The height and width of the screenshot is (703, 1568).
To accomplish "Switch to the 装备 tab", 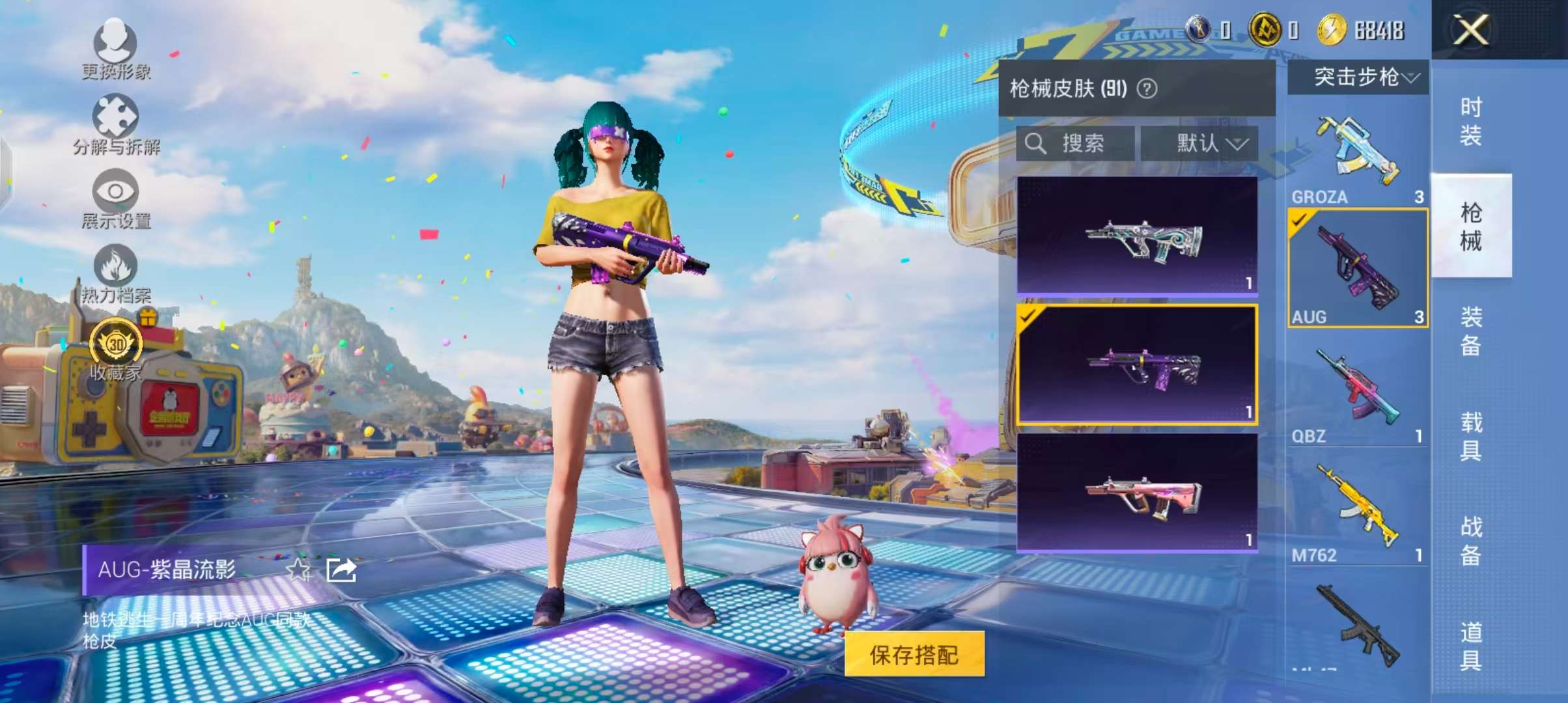I will click(1471, 331).
